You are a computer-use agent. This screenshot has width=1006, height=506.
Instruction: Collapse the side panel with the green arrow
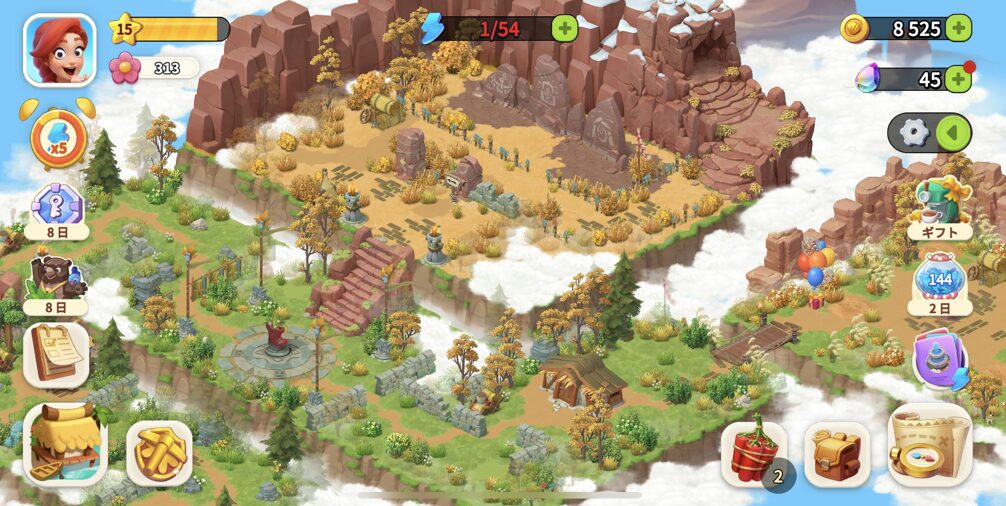[953, 133]
